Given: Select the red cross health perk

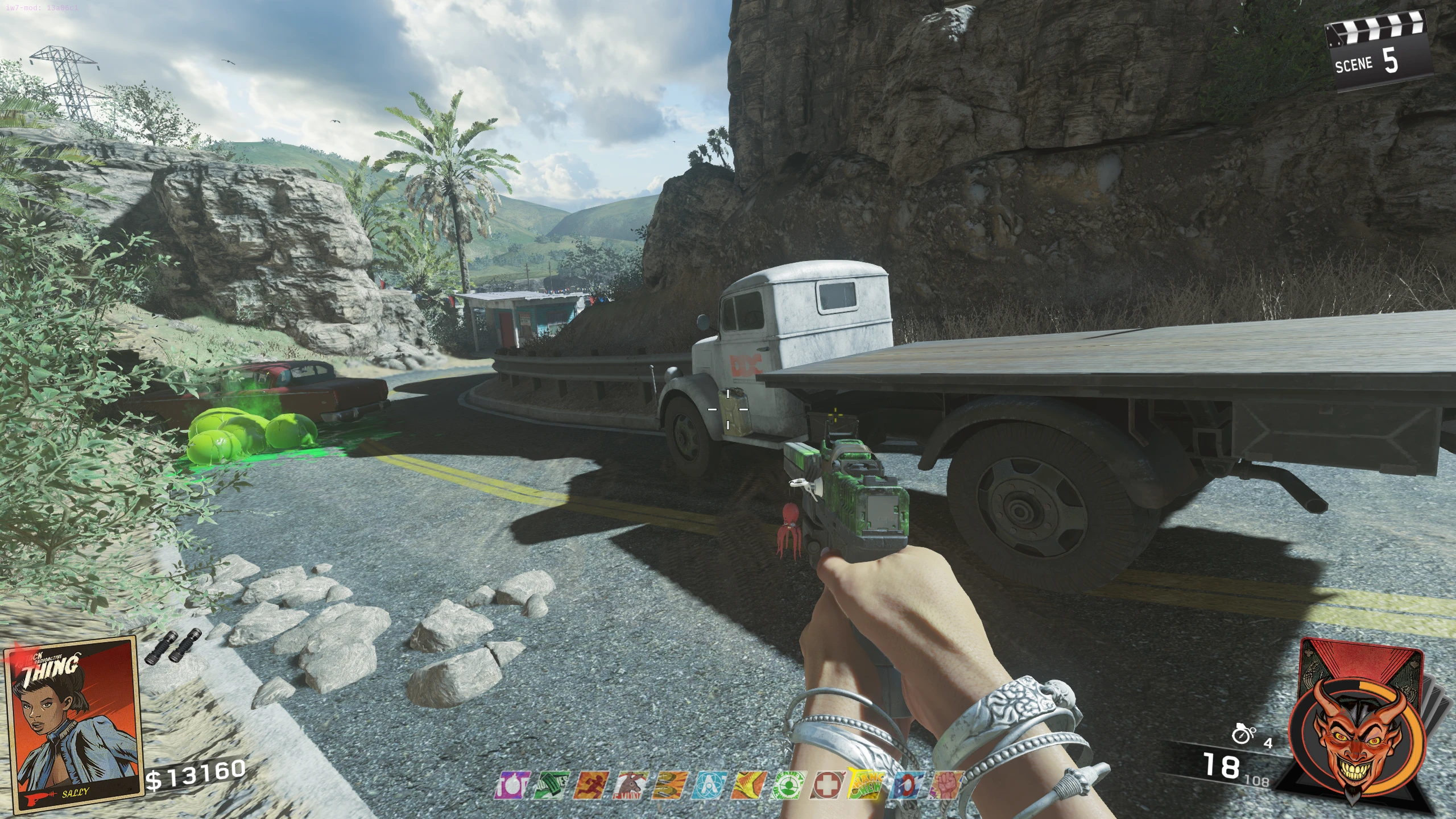Looking at the screenshot, I should [x=826, y=785].
